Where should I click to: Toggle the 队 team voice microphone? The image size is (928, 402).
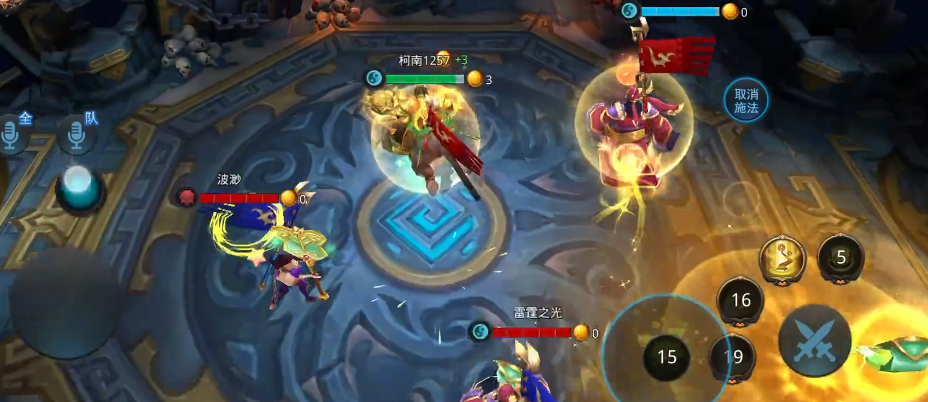pos(77,132)
